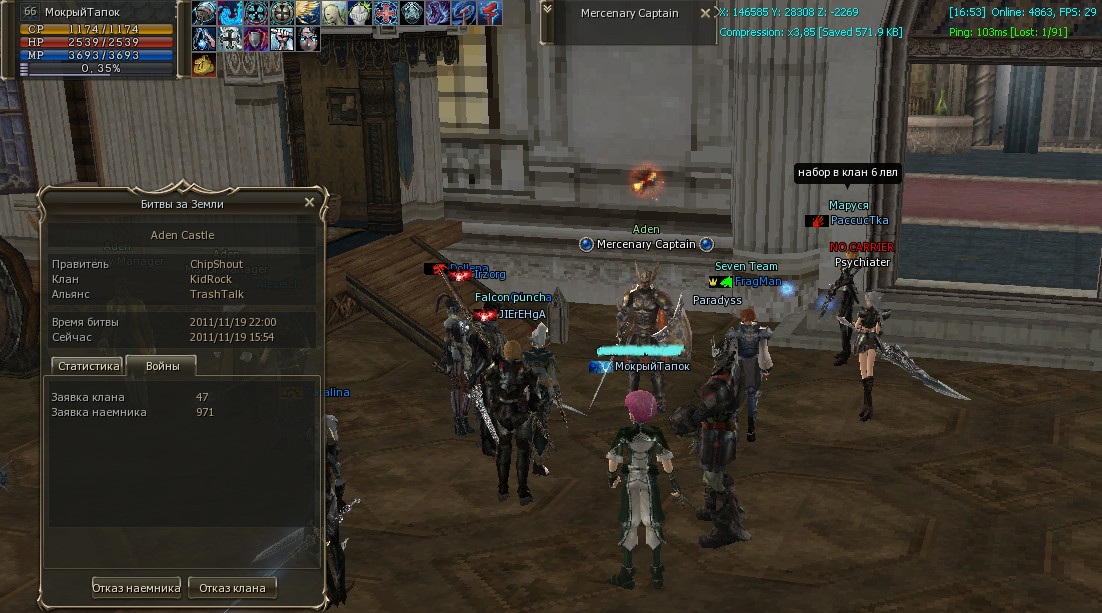Switch to the Статистика tab
The image size is (1102, 613).
(x=89, y=366)
